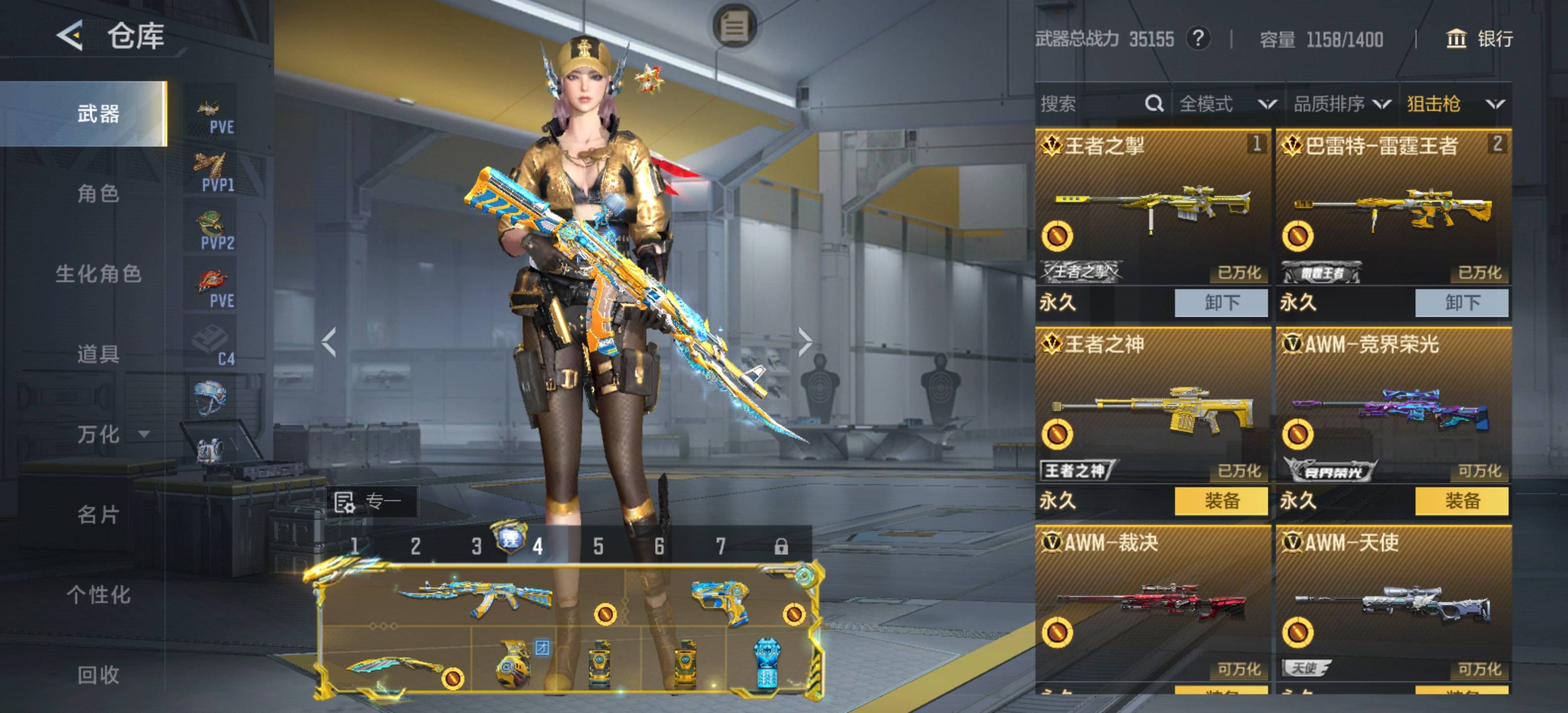Image resolution: width=1568 pixels, height=713 pixels.
Task: Go back from the 仓库 warehouse screen
Action: [x=70, y=35]
